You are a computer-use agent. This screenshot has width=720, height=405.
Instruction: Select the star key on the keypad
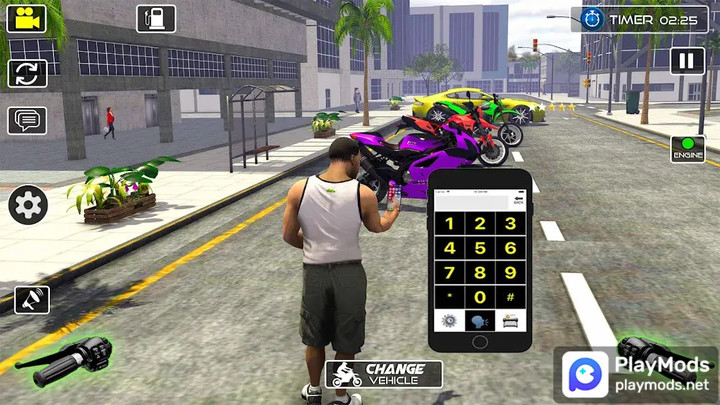tap(450, 297)
